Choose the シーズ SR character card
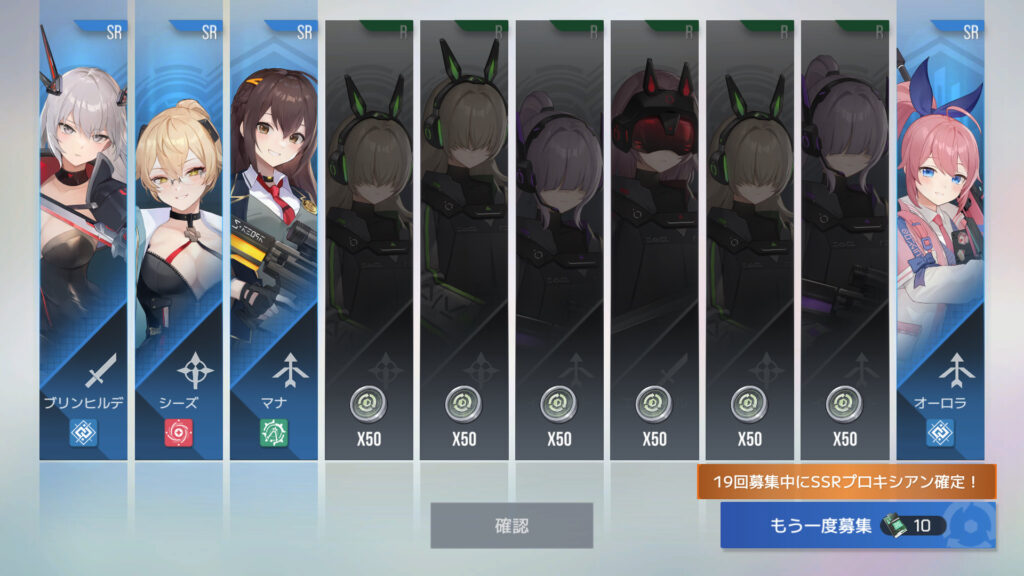The height and width of the screenshot is (576, 1024). pyautogui.click(x=178, y=240)
